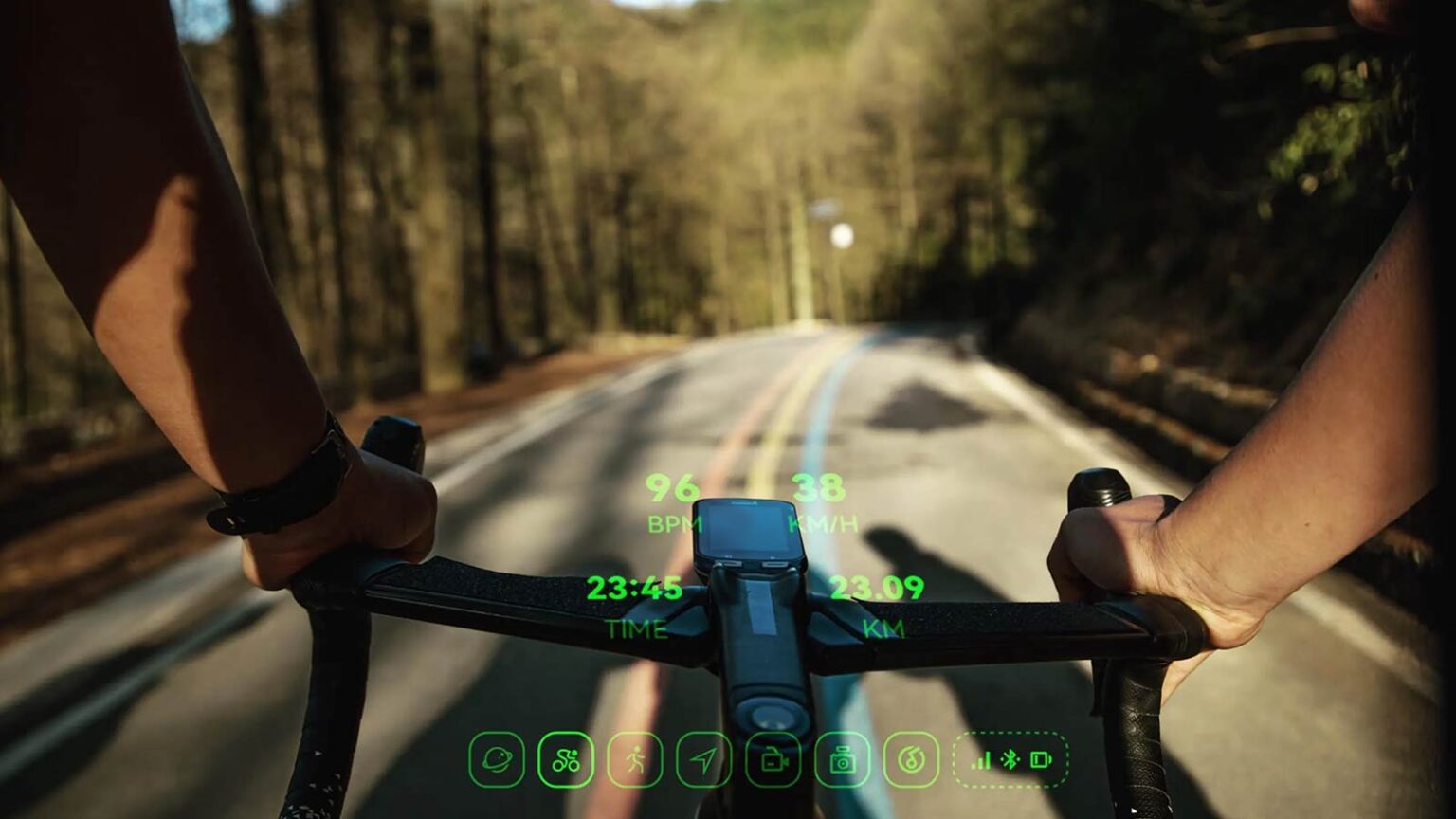Tap the signal strength bars icon

click(981, 758)
